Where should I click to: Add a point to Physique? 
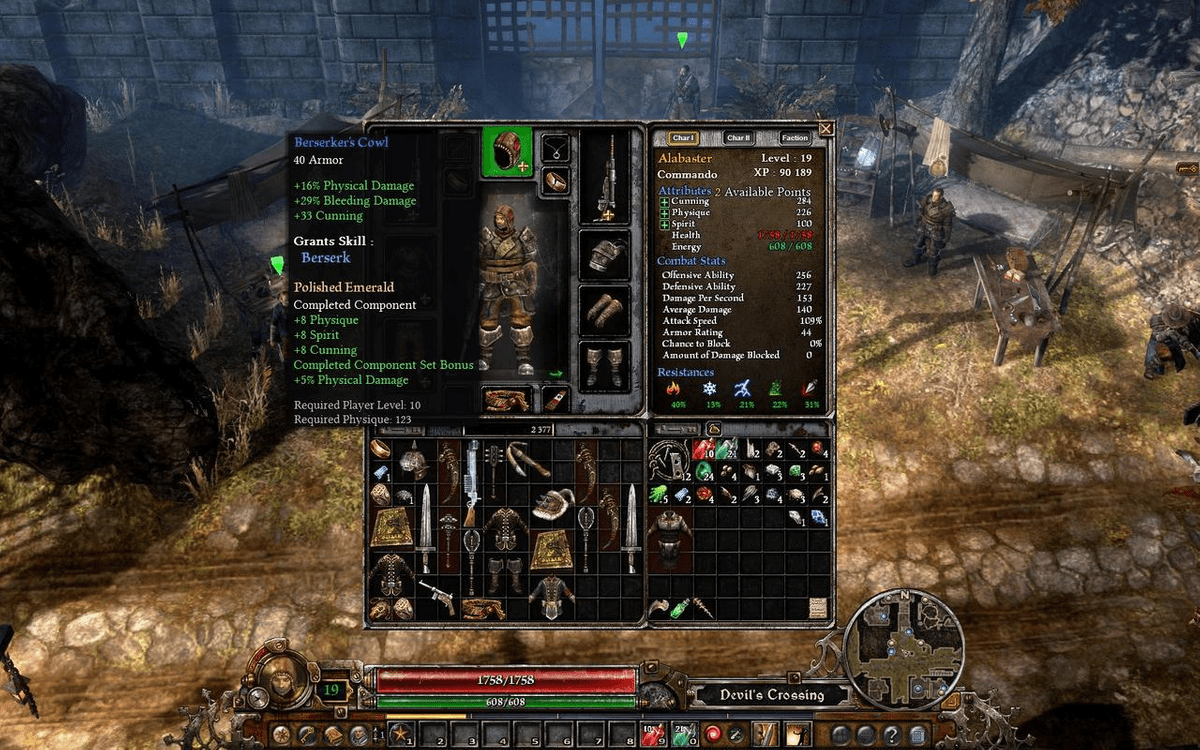click(665, 213)
